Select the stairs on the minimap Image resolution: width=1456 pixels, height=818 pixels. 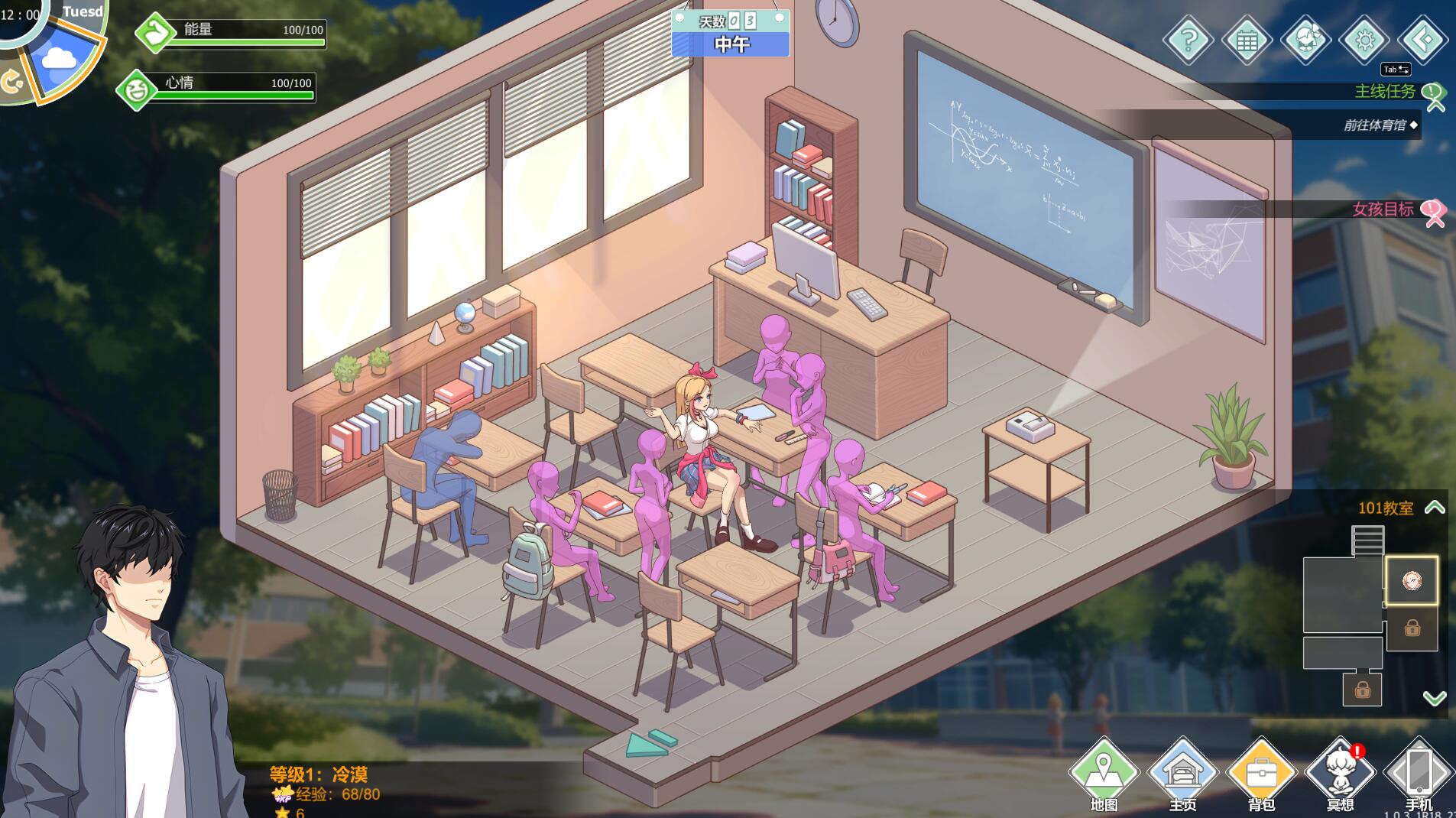tap(1367, 540)
